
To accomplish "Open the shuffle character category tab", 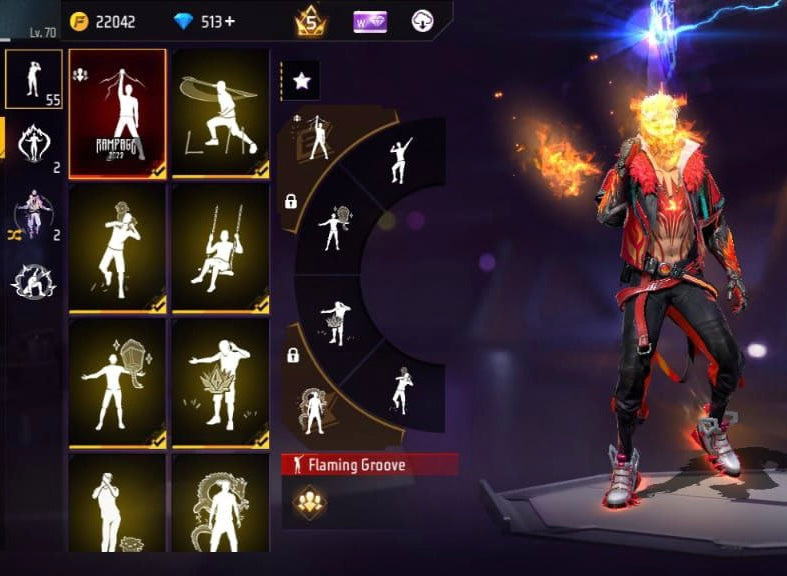I will (34, 215).
